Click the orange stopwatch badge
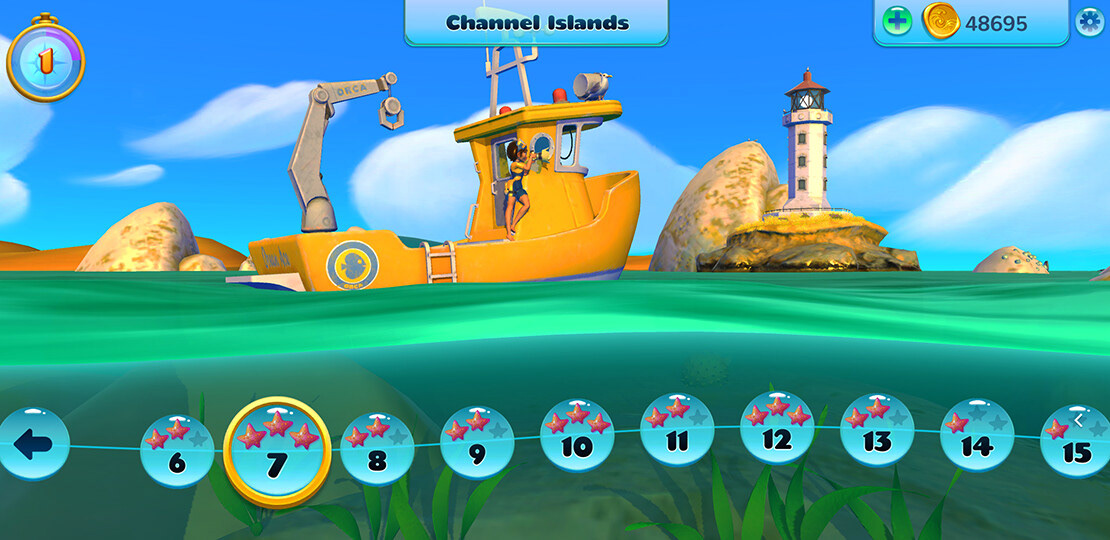1110x540 pixels. point(45,60)
